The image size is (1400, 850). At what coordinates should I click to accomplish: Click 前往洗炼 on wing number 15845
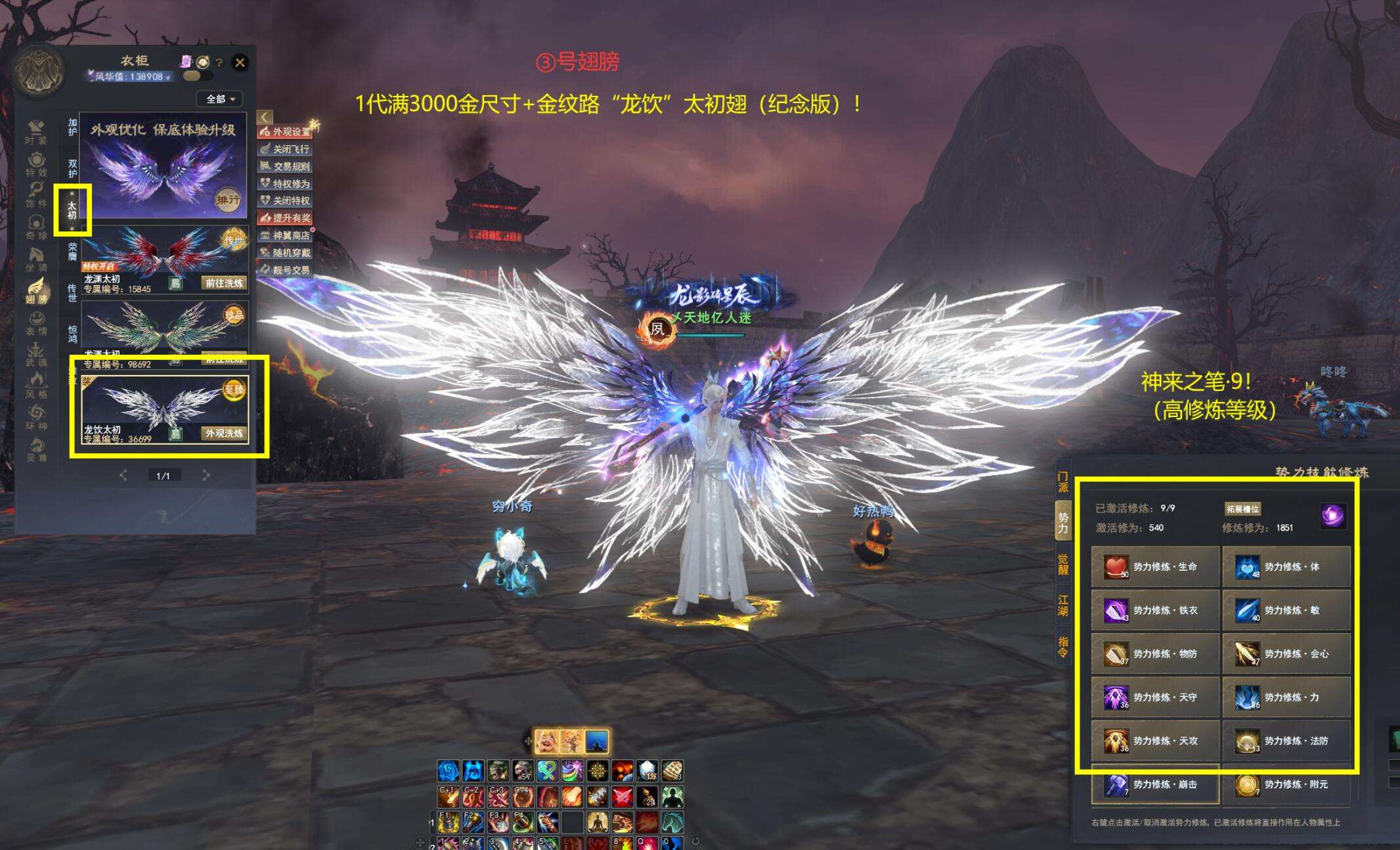224,283
